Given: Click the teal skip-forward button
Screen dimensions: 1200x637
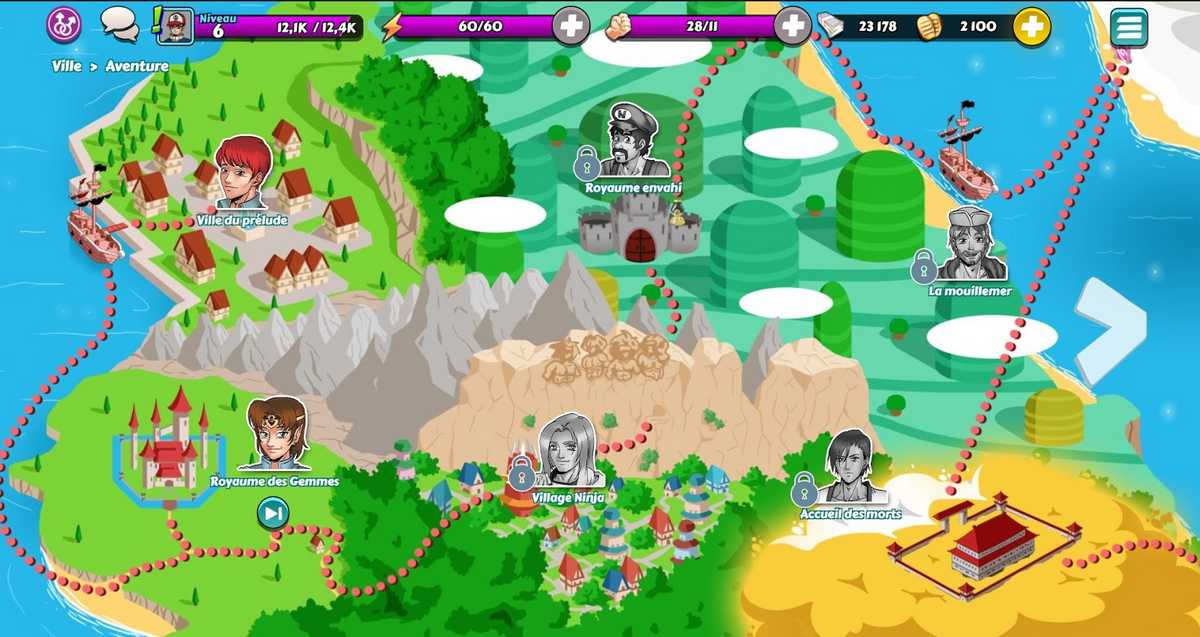Looking at the screenshot, I should click(x=273, y=513).
